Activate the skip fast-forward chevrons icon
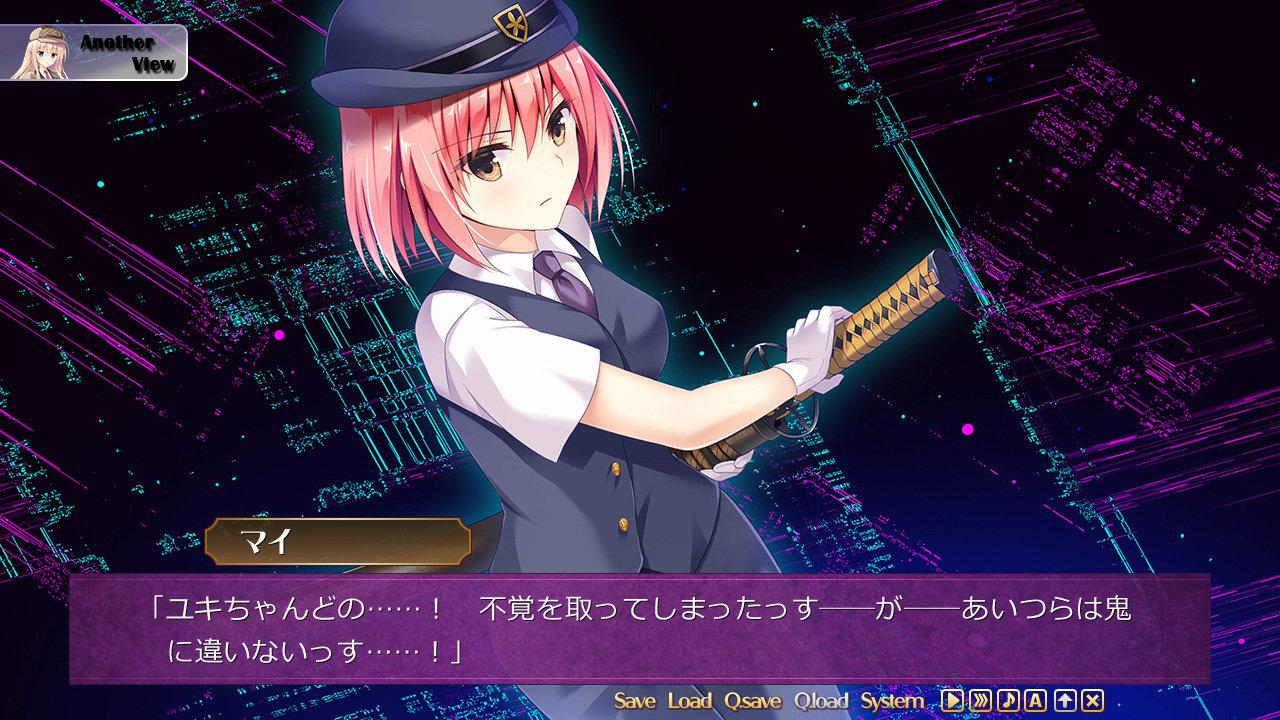The image size is (1280, 720). (980, 701)
